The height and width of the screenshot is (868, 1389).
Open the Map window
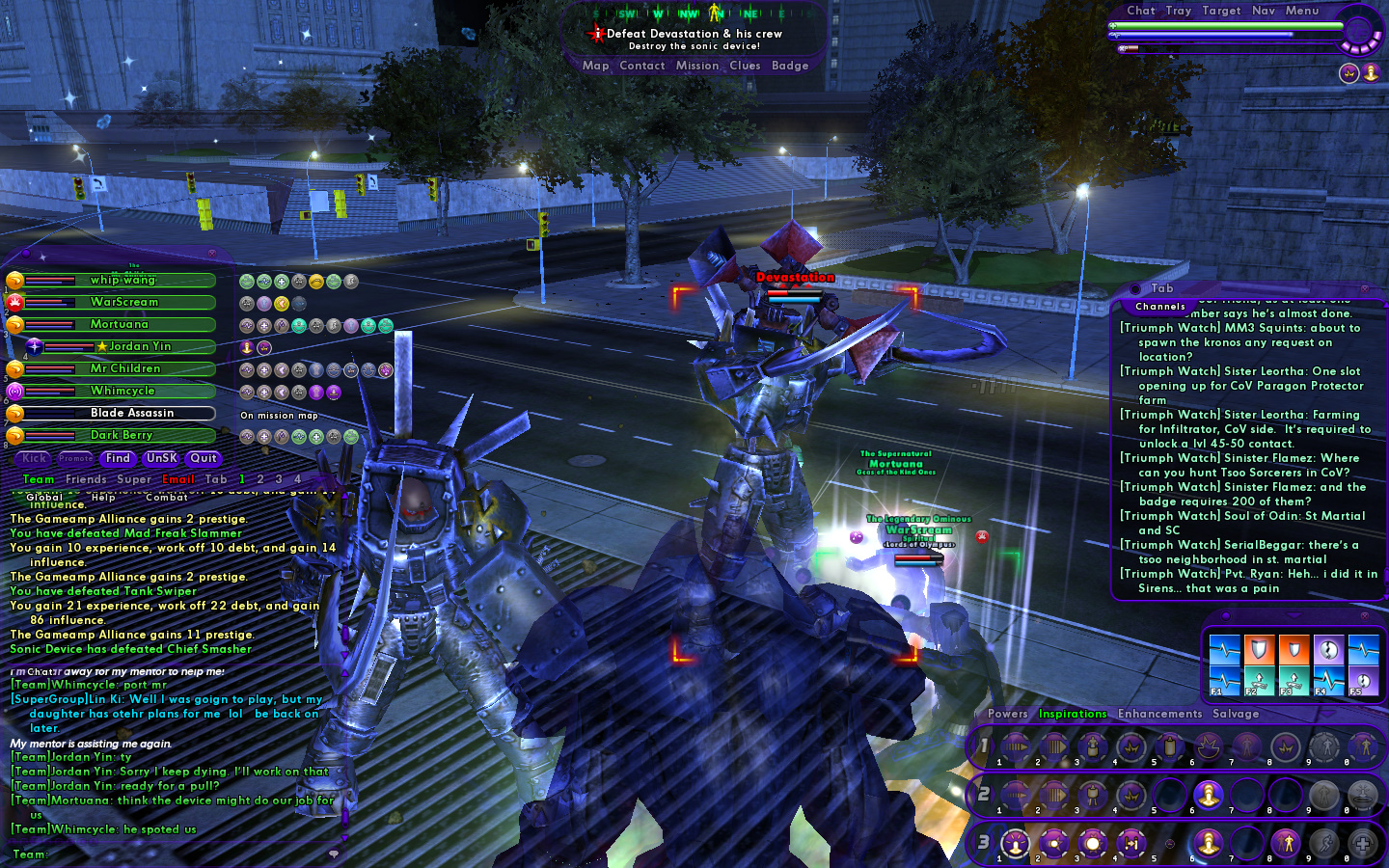[595, 66]
